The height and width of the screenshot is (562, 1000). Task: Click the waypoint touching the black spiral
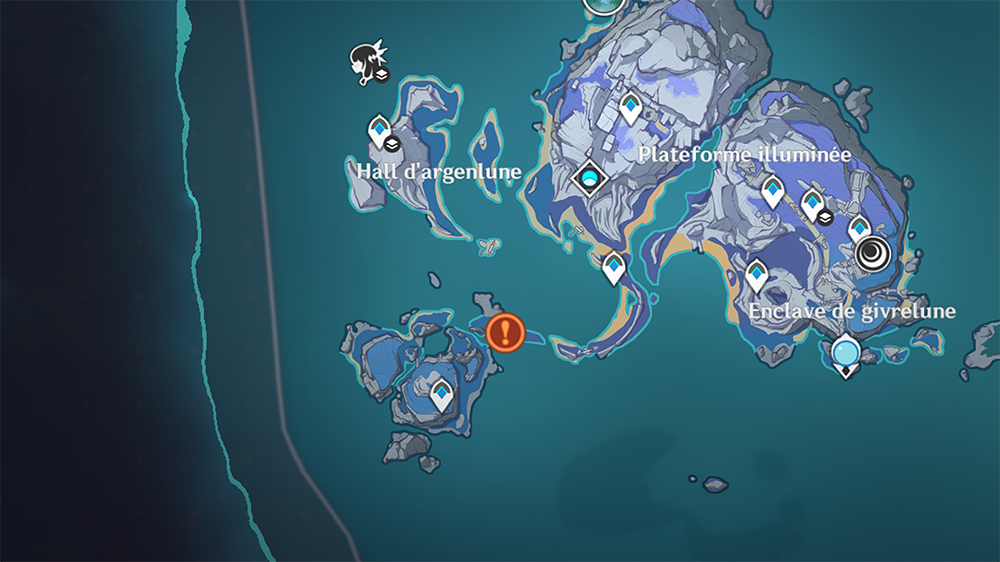pyautogui.click(x=859, y=228)
